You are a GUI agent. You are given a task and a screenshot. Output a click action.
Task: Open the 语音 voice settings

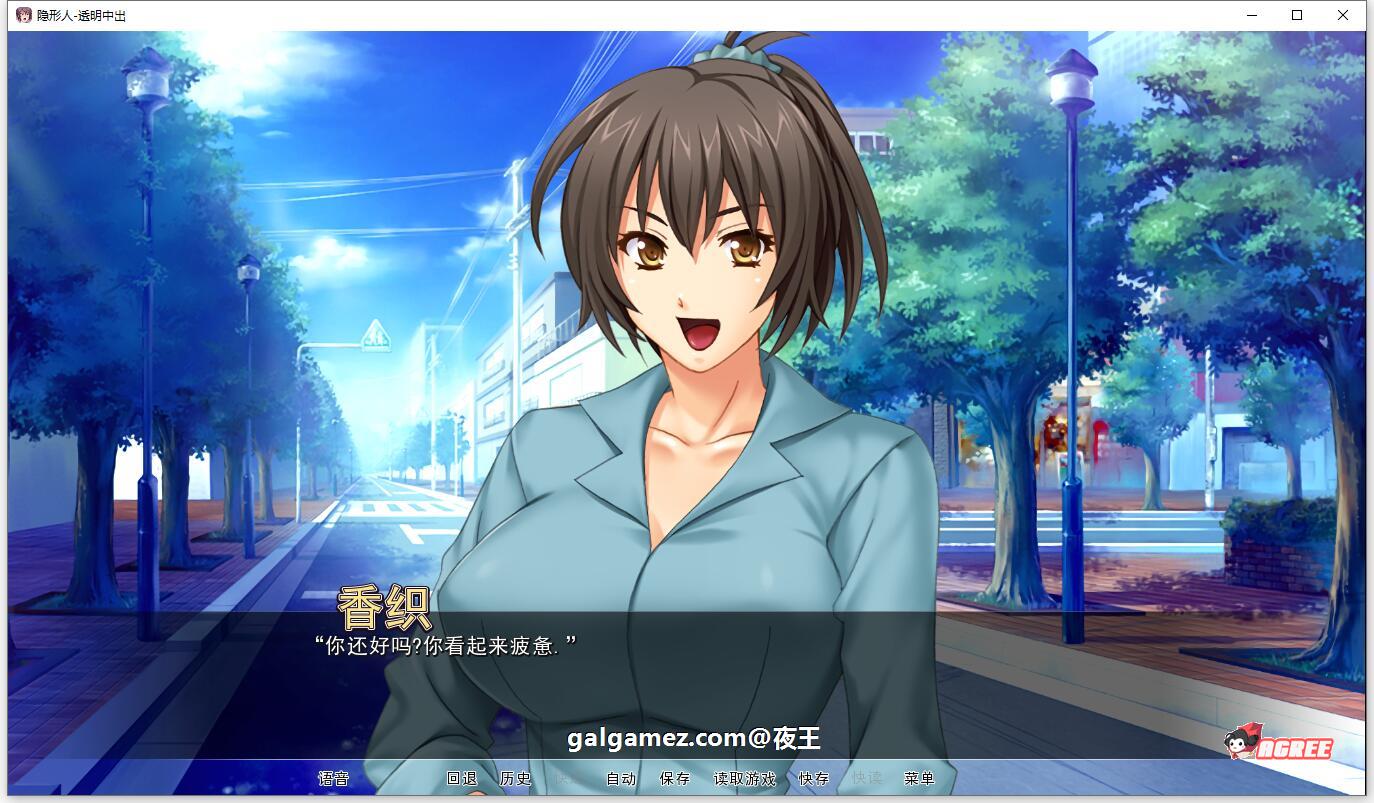[x=334, y=777]
